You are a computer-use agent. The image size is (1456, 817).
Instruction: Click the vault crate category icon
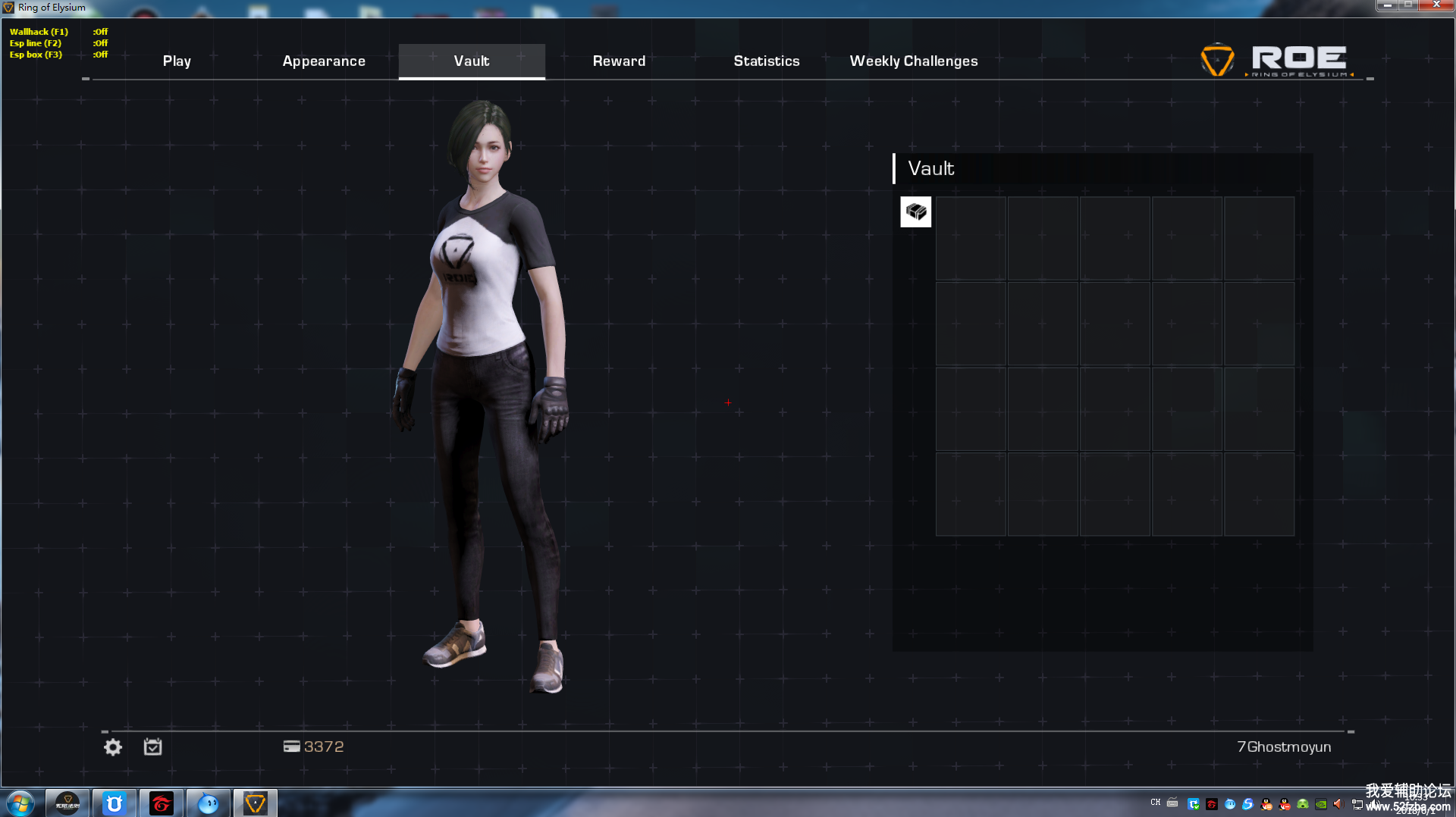tap(915, 212)
